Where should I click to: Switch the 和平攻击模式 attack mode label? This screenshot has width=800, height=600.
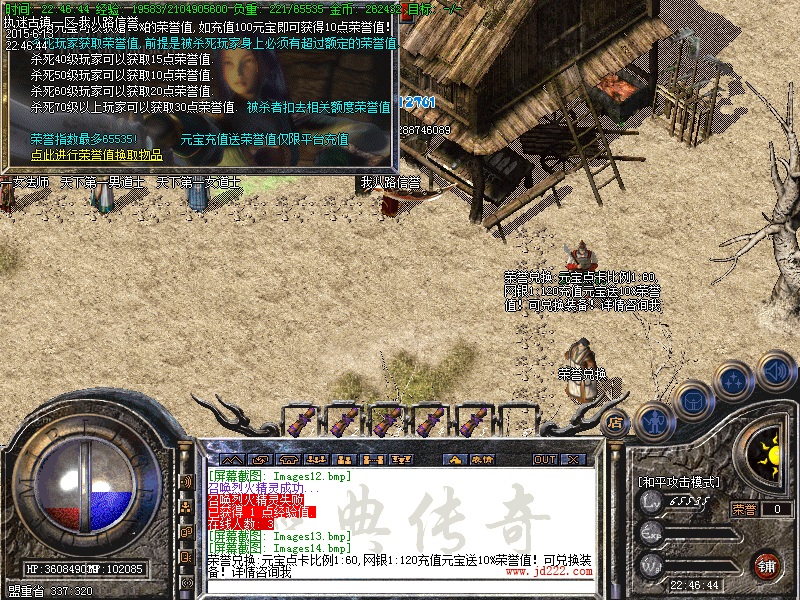coord(679,481)
